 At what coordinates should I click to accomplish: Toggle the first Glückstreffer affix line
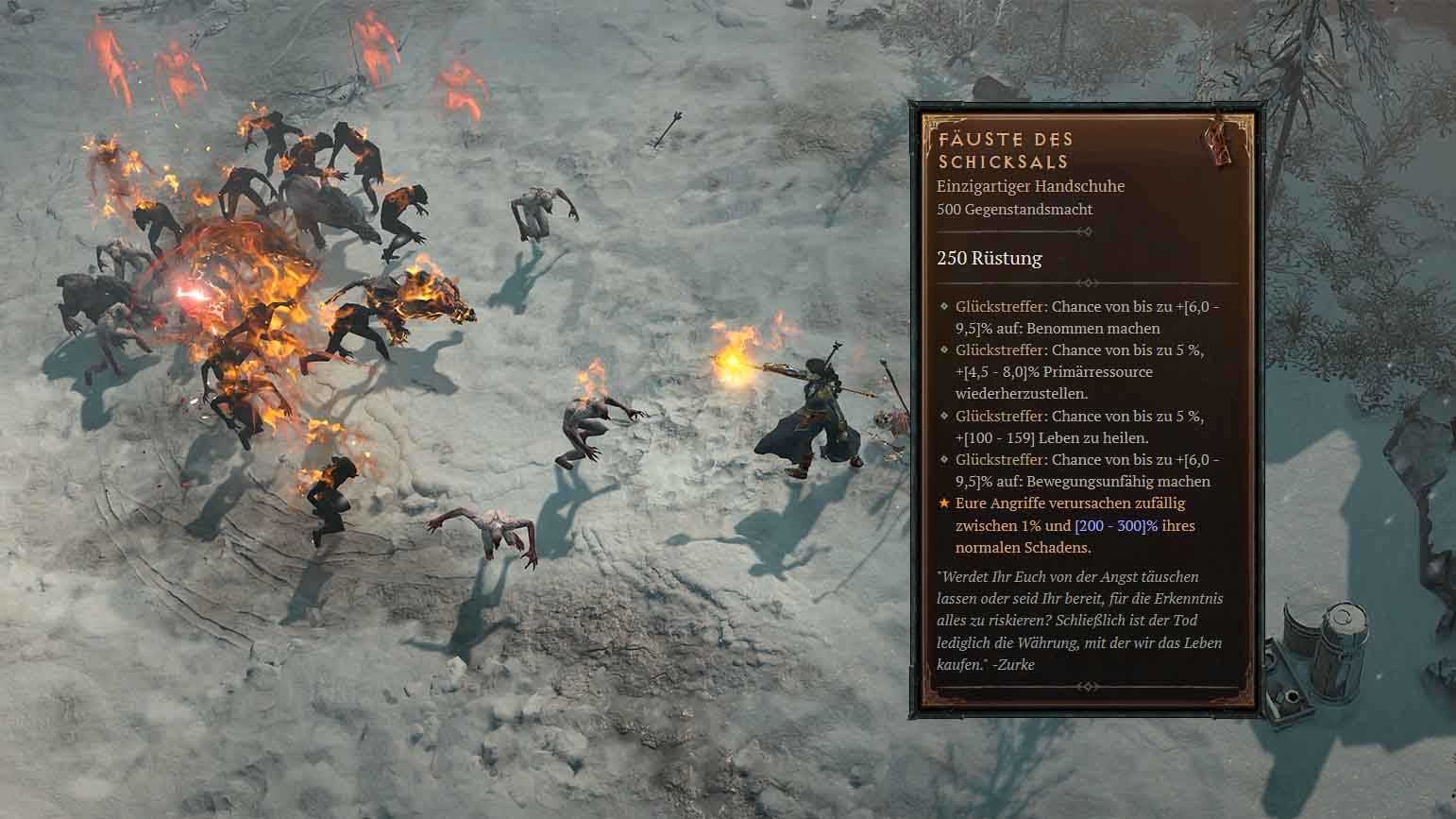pos(1076,316)
